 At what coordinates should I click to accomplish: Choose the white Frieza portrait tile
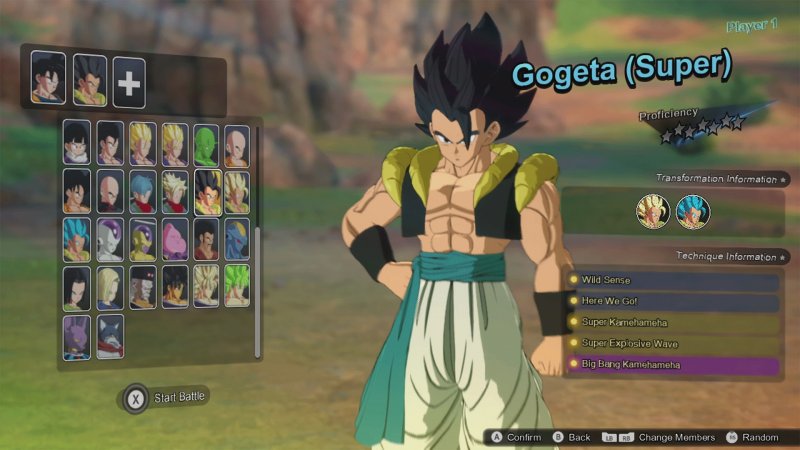point(110,240)
